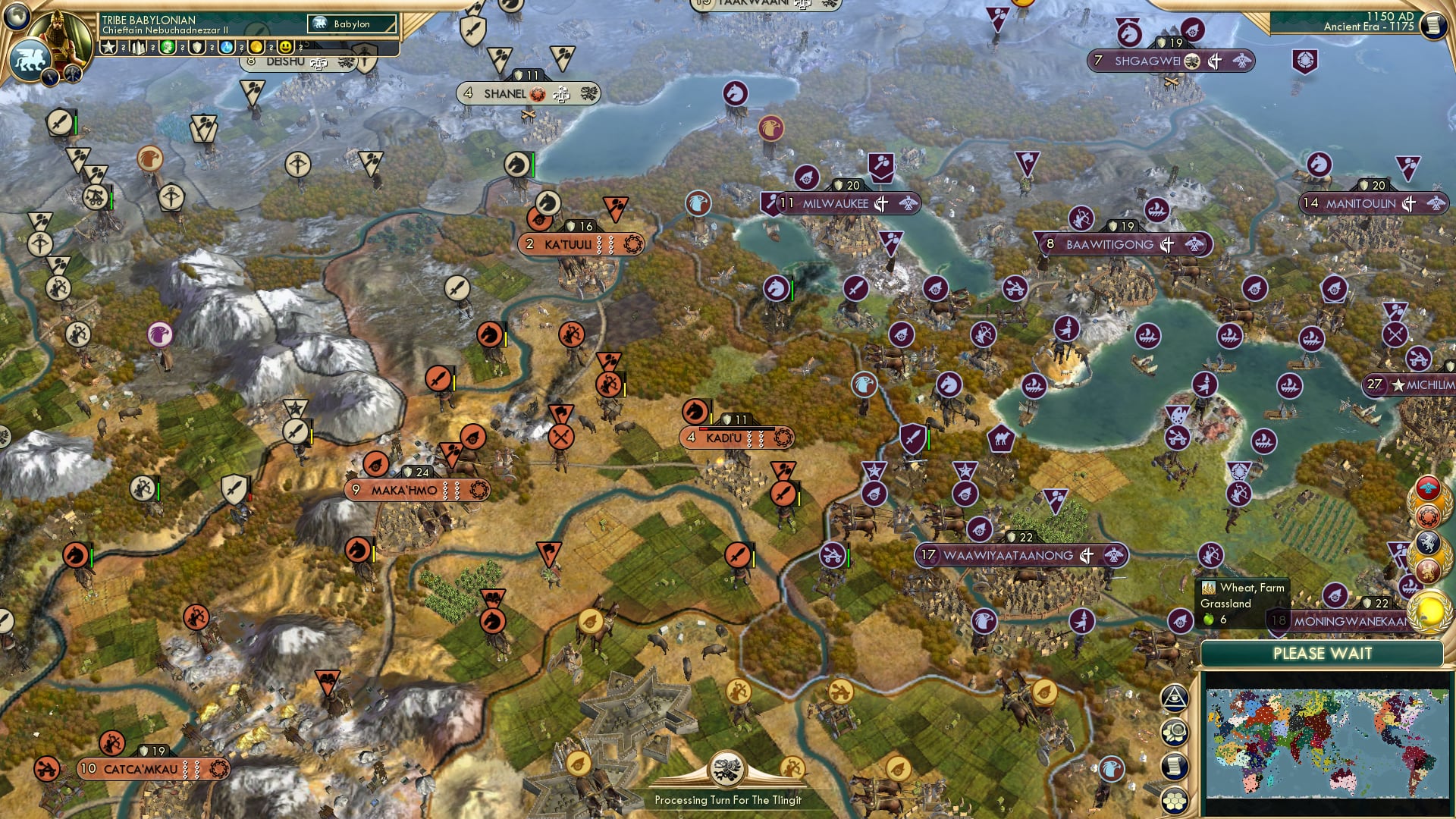Click the score star icon on status bar
Screen dimensions: 1456x819
click(x=108, y=45)
